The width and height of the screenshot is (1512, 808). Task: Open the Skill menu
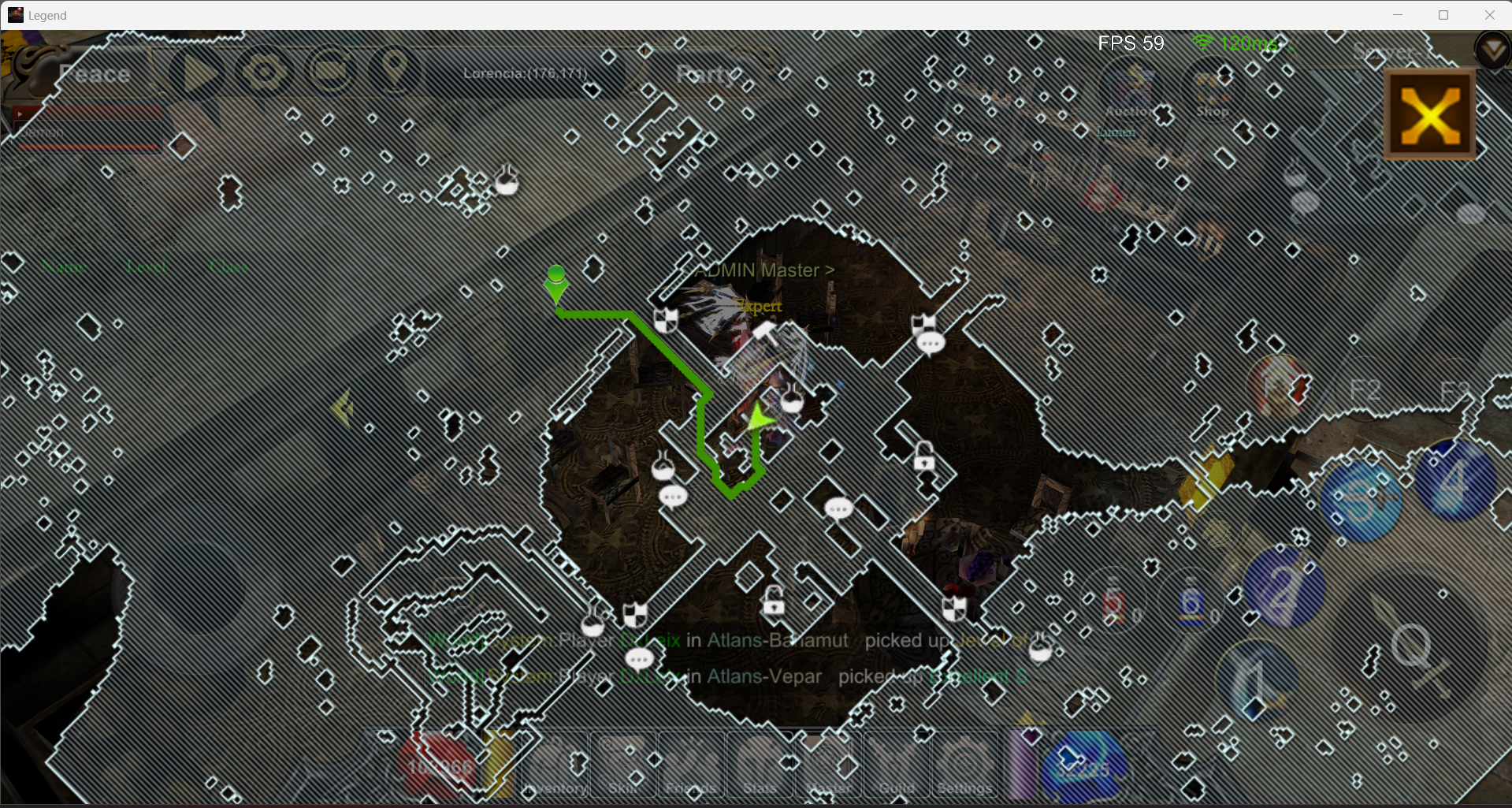(622, 765)
